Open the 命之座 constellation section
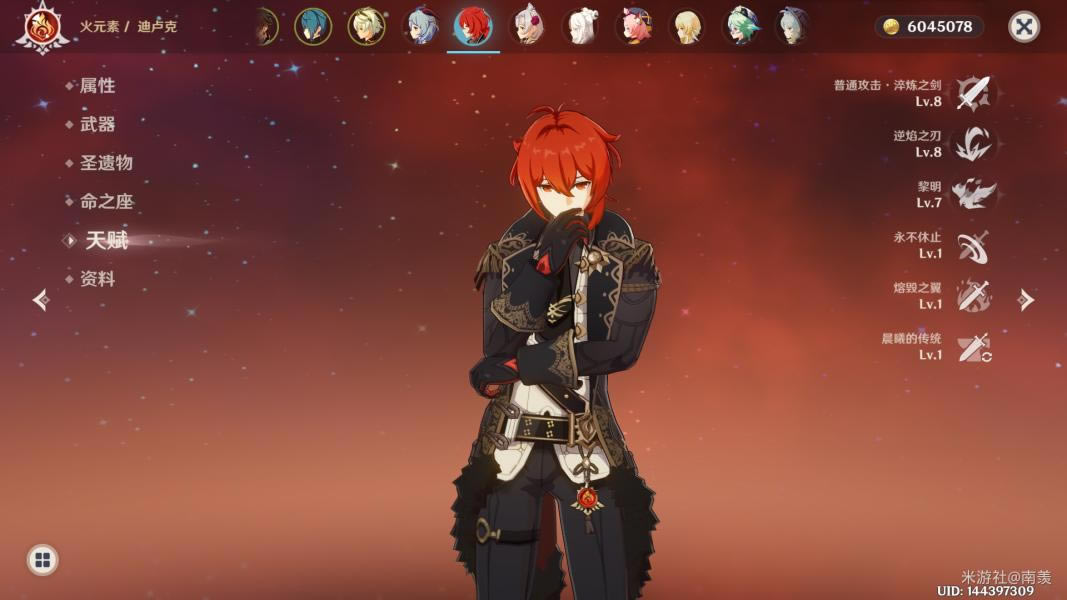This screenshot has height=600, width=1067. (105, 201)
